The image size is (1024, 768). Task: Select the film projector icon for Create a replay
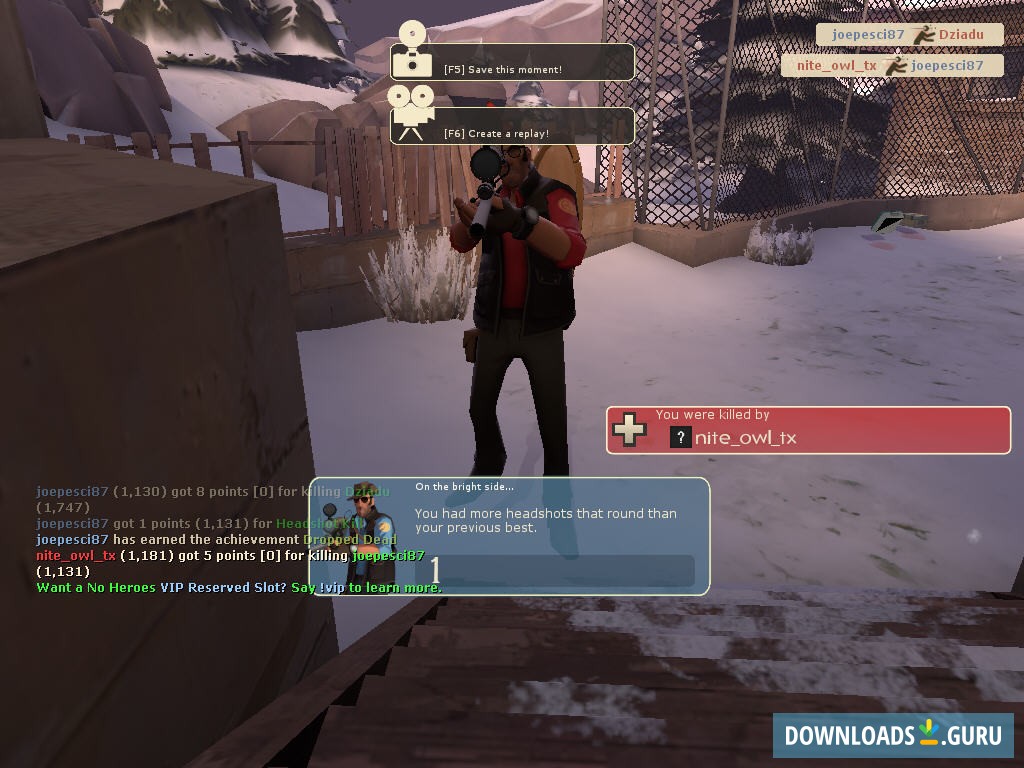tap(410, 112)
